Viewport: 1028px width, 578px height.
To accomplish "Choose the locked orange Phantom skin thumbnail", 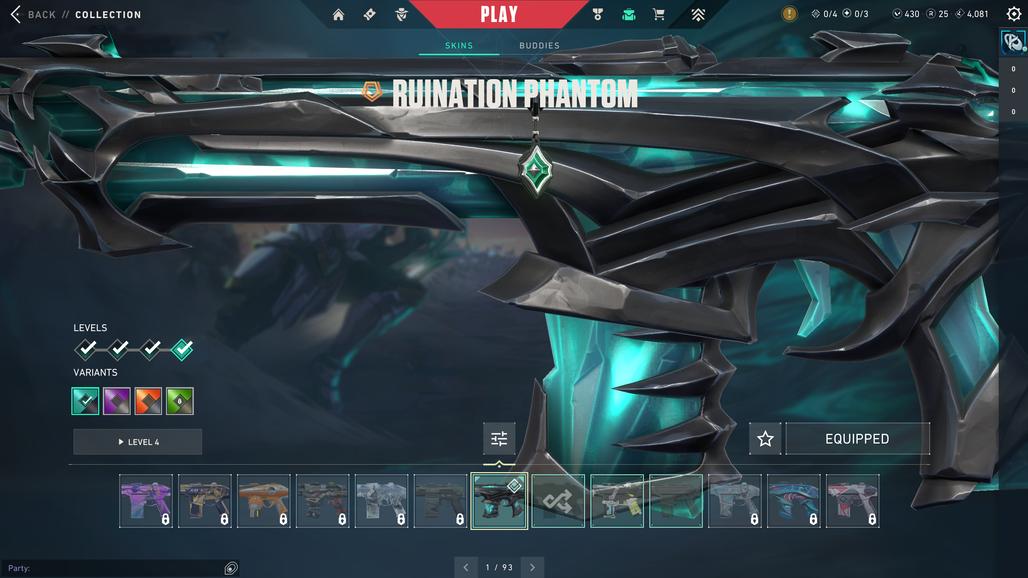I will [x=264, y=501].
